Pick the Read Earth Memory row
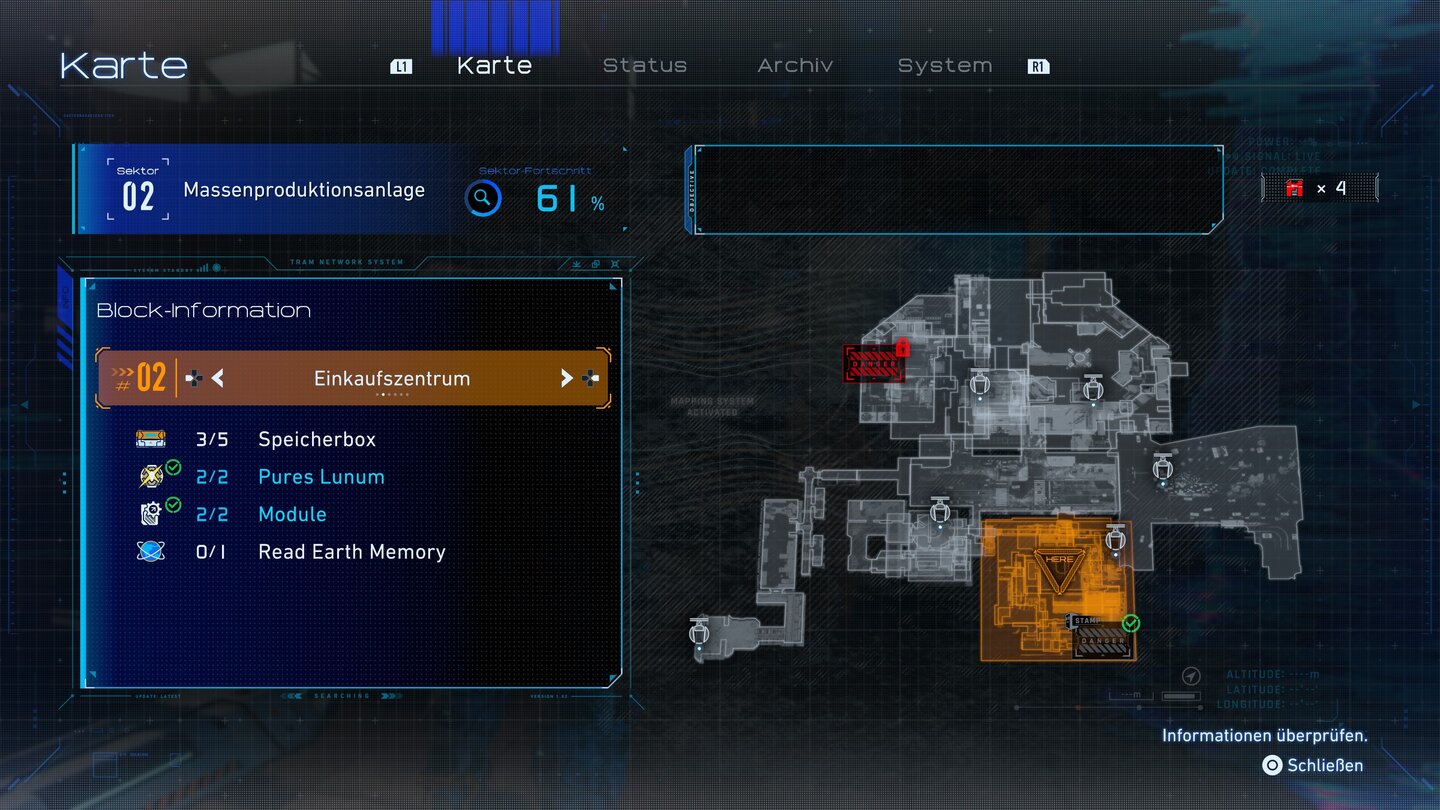The width and height of the screenshot is (1440, 810). pyautogui.click(x=351, y=552)
